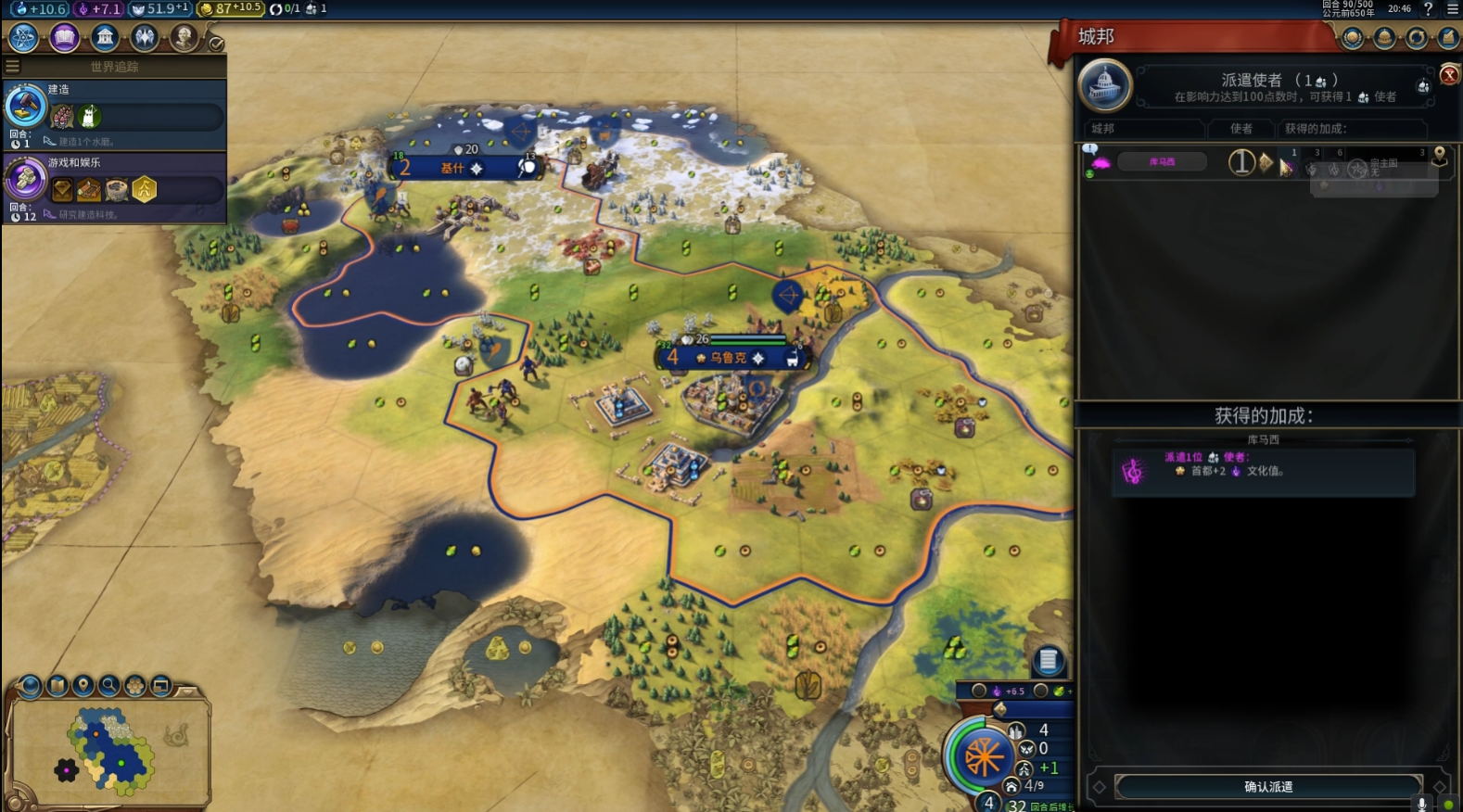Close the 城邦 city-states panel
This screenshot has width=1463, height=812.
point(1449,75)
